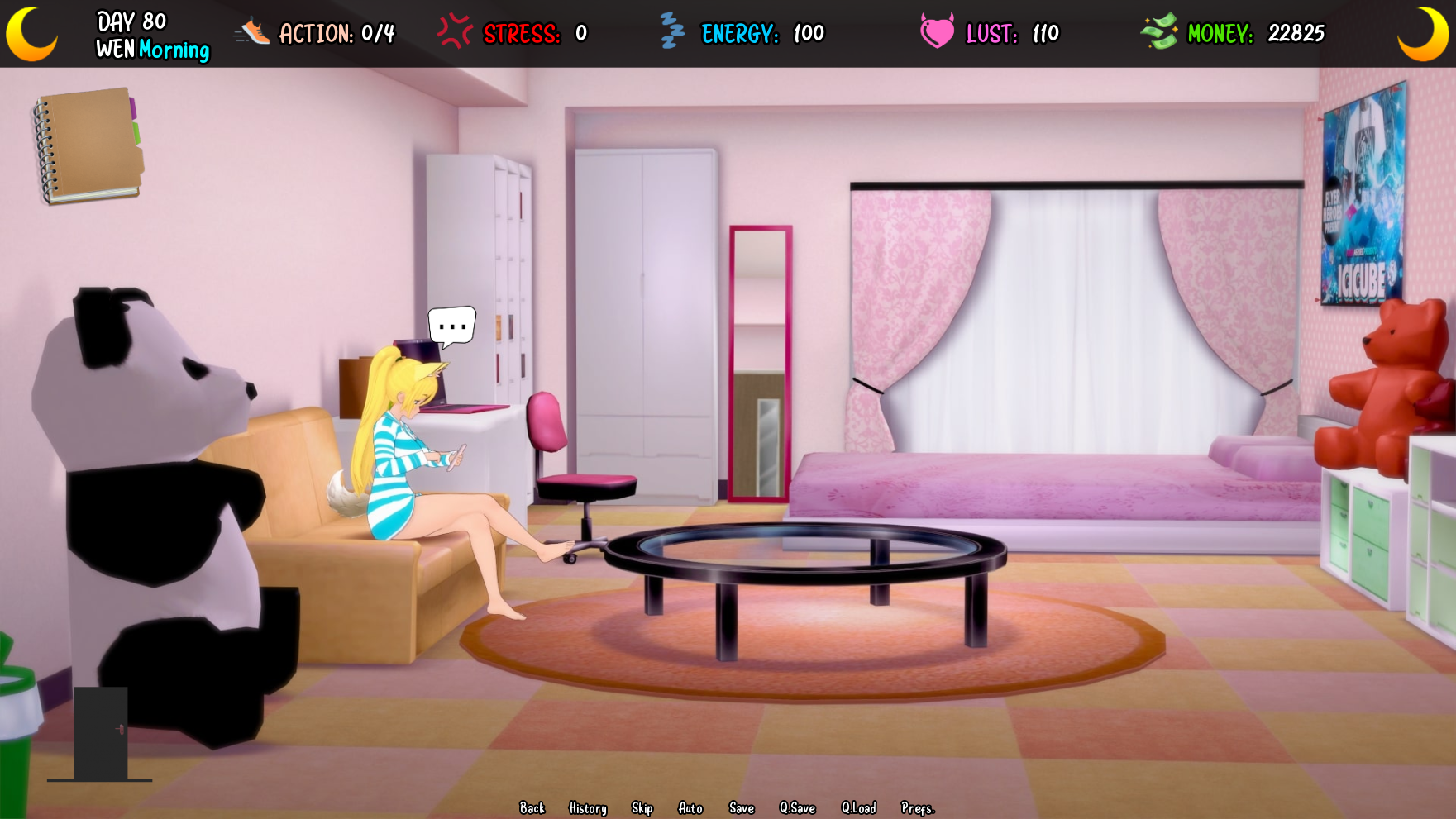This screenshot has height=819, width=1456.
Task: Open the History log
Action: pos(587,808)
